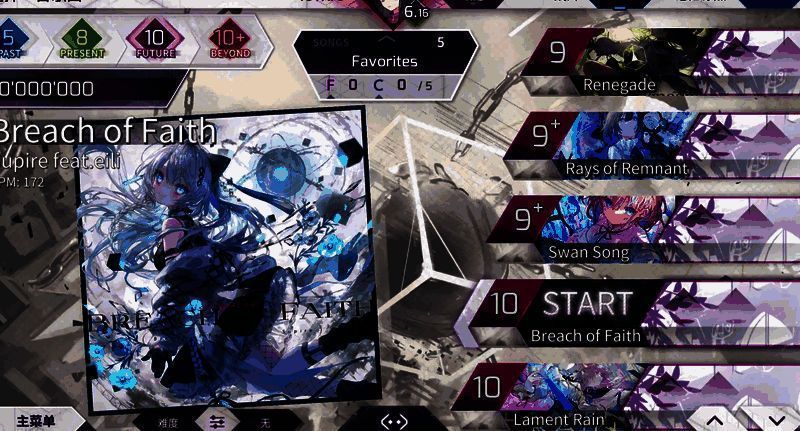
Task: Switch to Present difficulty level 8
Action: coord(82,41)
